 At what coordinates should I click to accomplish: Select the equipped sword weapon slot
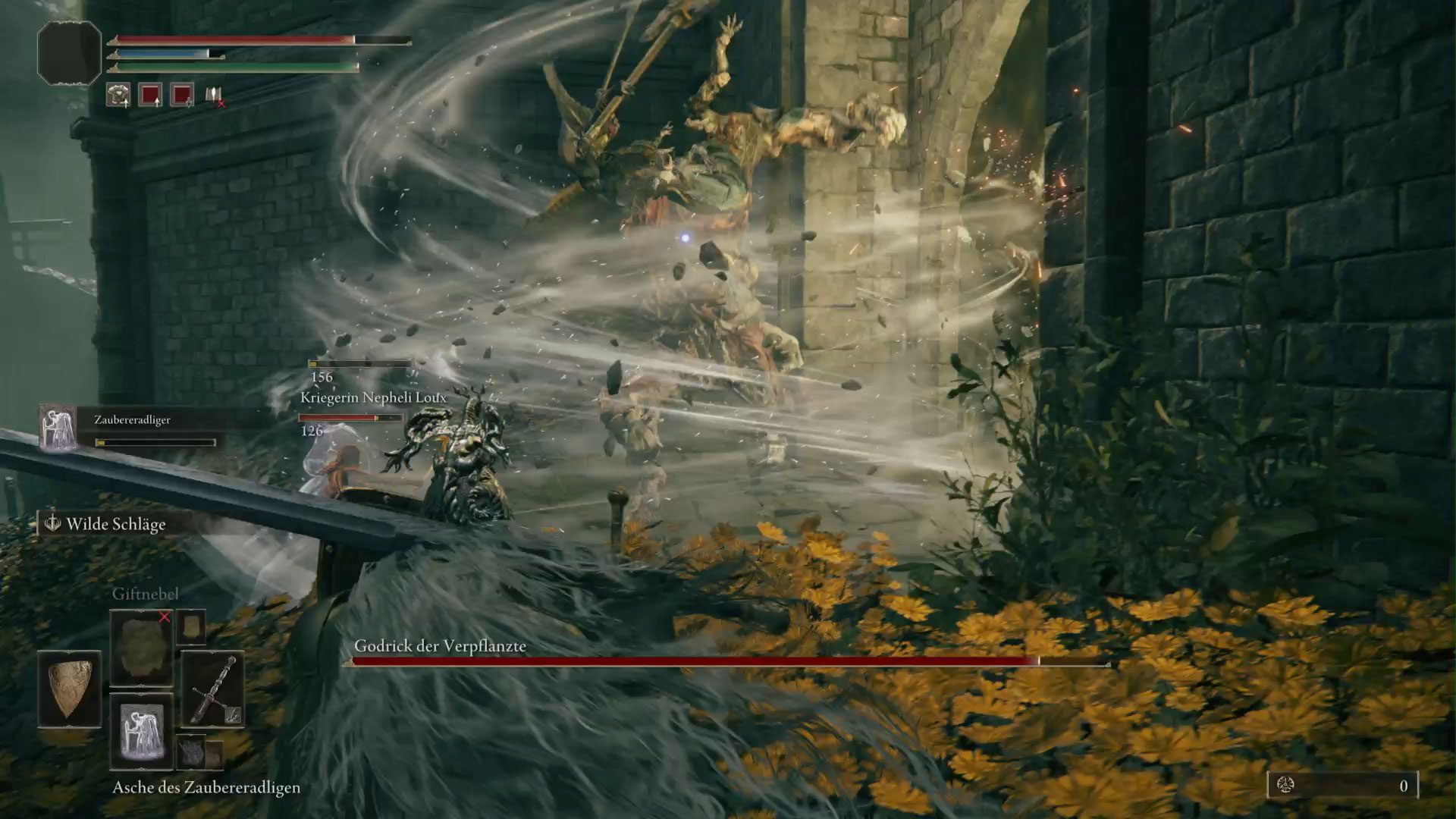point(213,689)
